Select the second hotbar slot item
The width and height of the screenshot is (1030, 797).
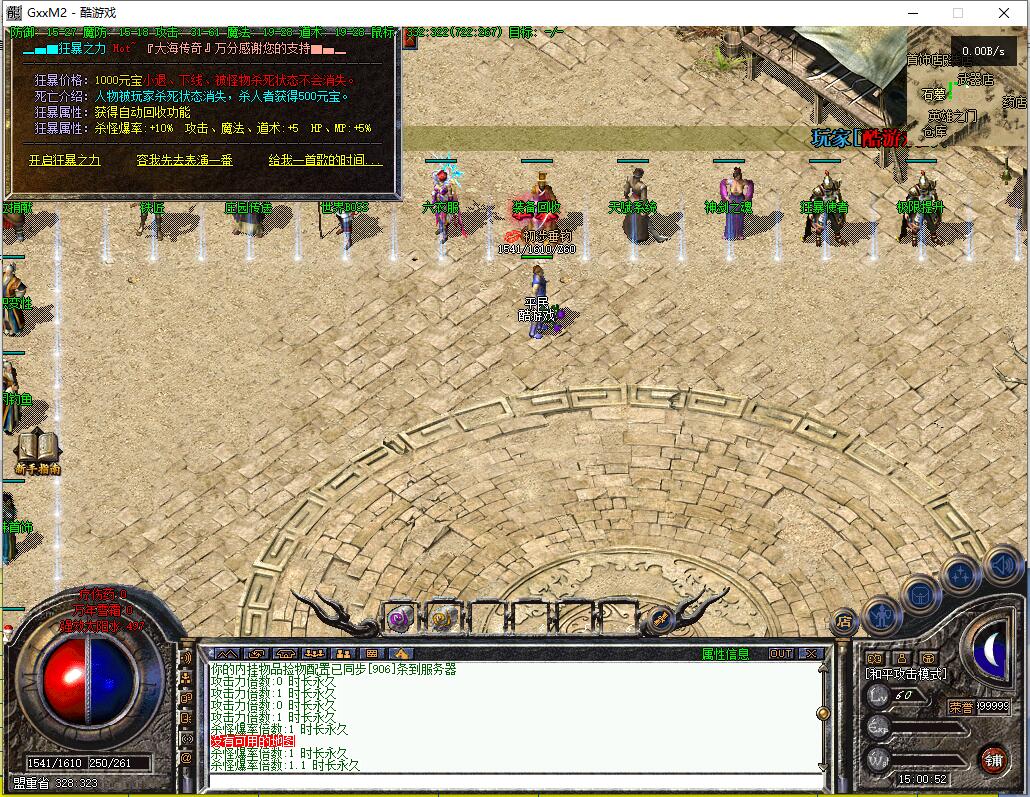[443, 619]
